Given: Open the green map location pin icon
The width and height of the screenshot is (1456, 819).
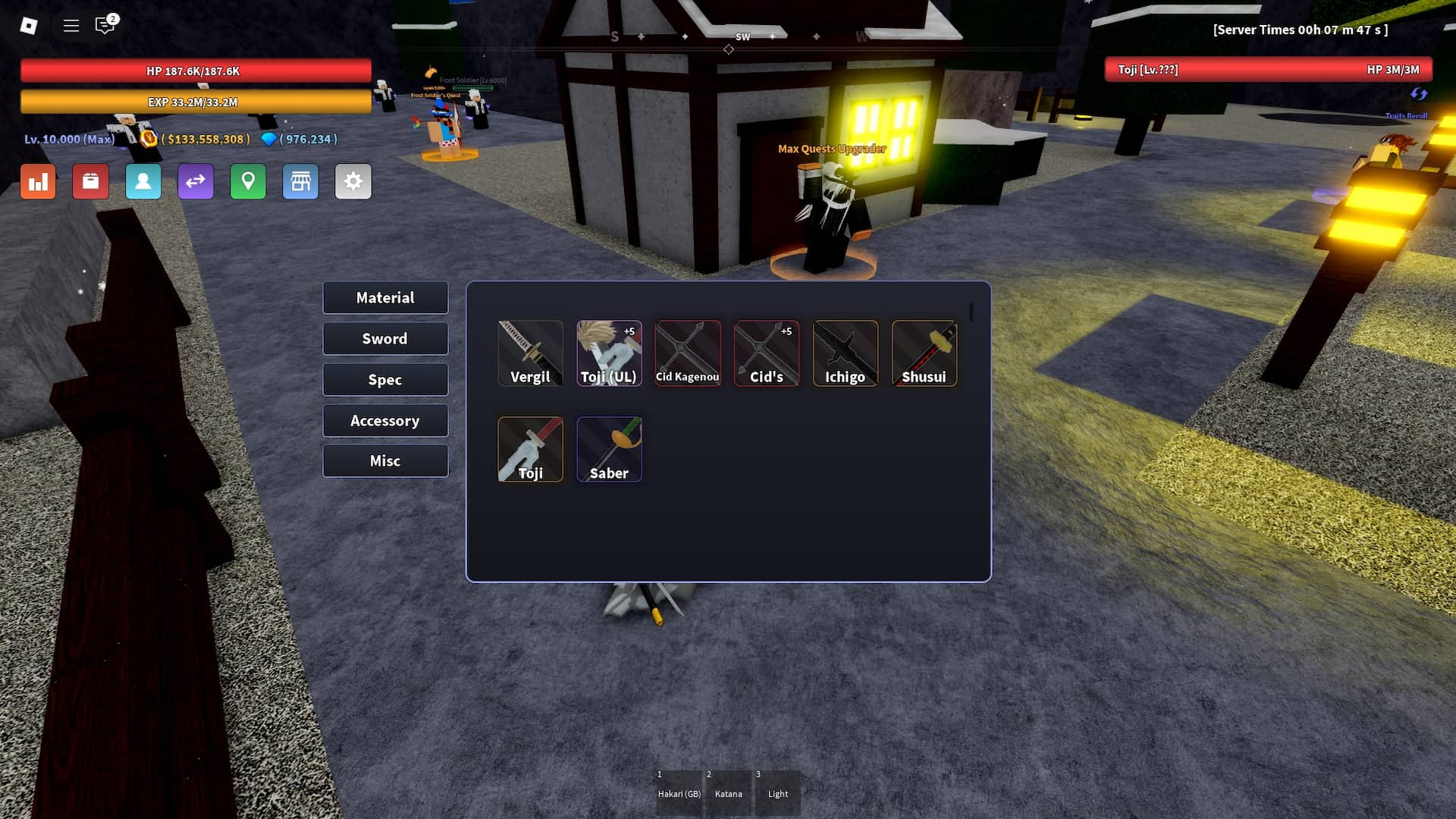Looking at the screenshot, I should pyautogui.click(x=248, y=181).
